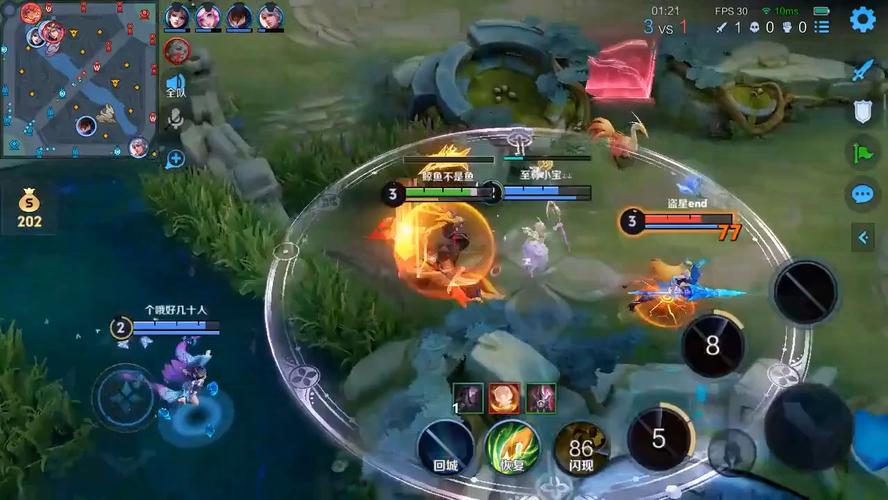The image size is (888, 500).
Task: Trigger the 闪现 flash spell
Action: click(581, 446)
